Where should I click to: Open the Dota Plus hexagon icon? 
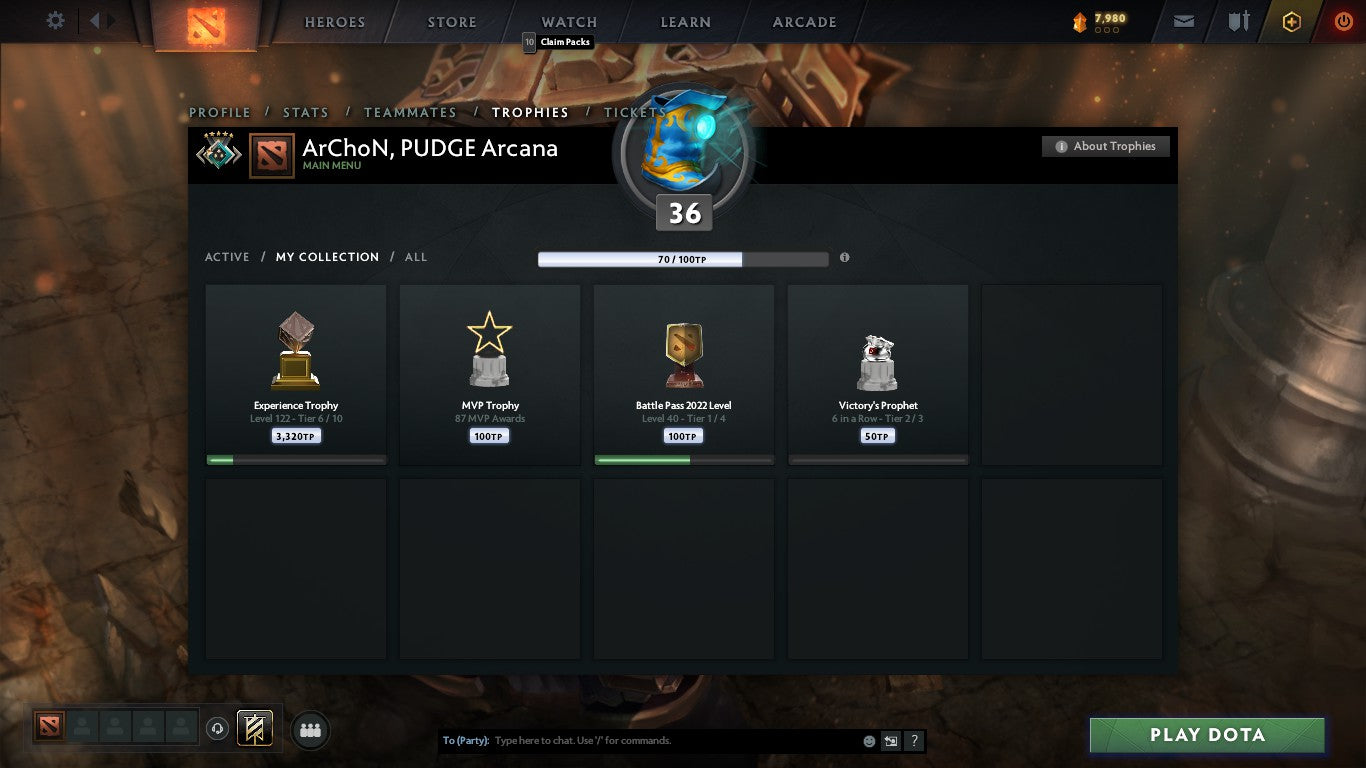point(1290,20)
